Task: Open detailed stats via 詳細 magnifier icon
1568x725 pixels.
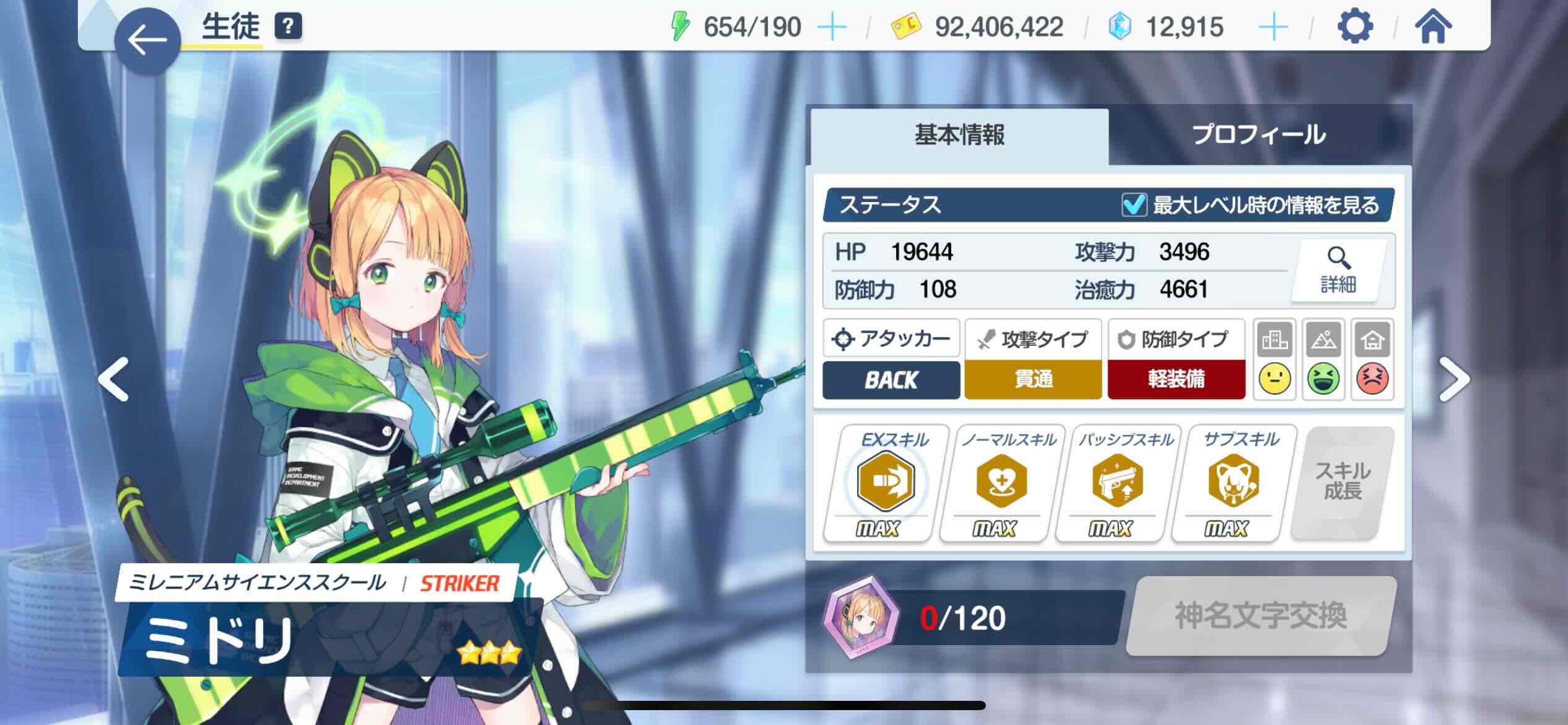Action: click(x=1336, y=271)
